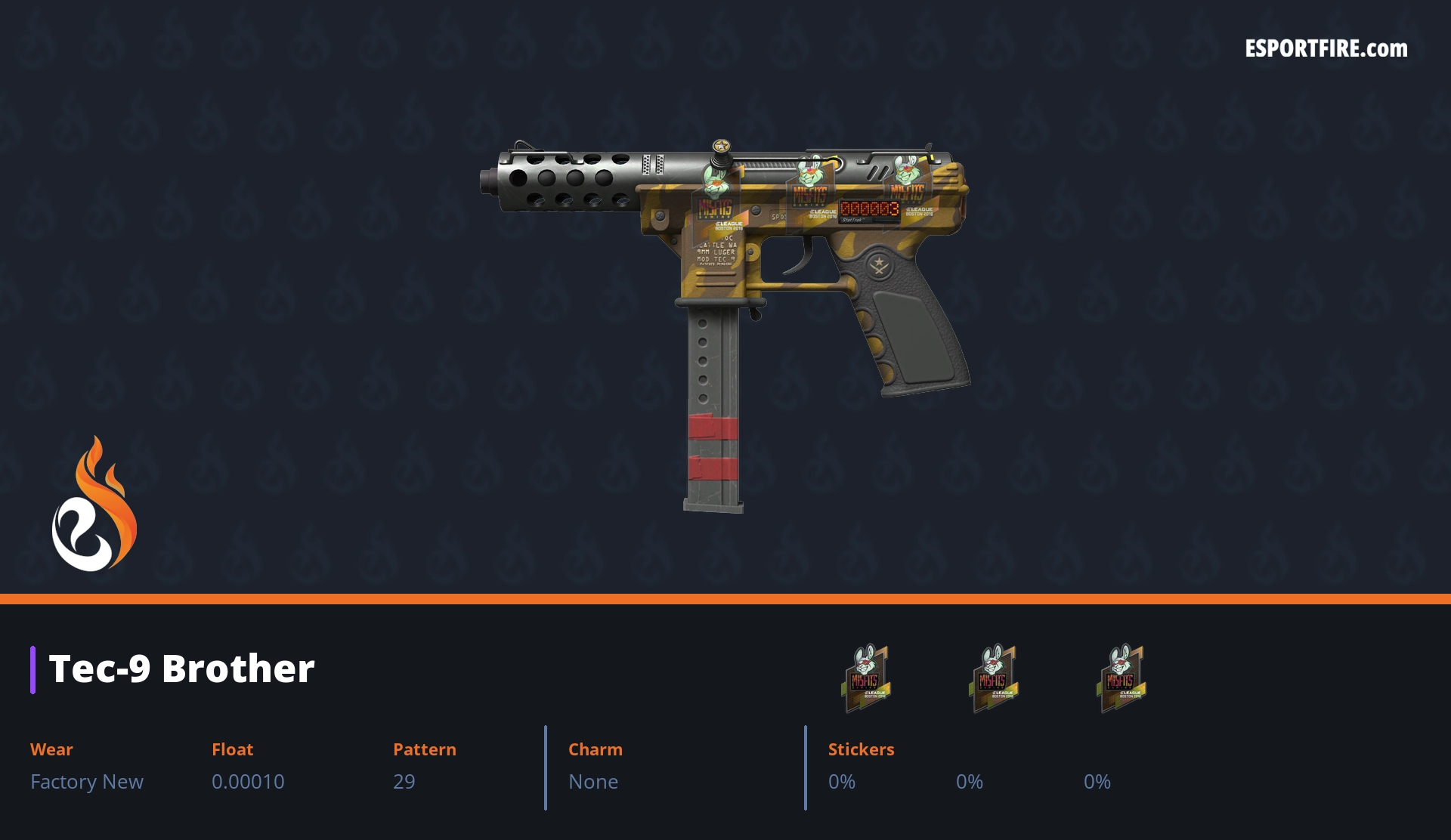Image resolution: width=1451 pixels, height=840 pixels.
Task: Click the orange flame logo
Action: 94,505
